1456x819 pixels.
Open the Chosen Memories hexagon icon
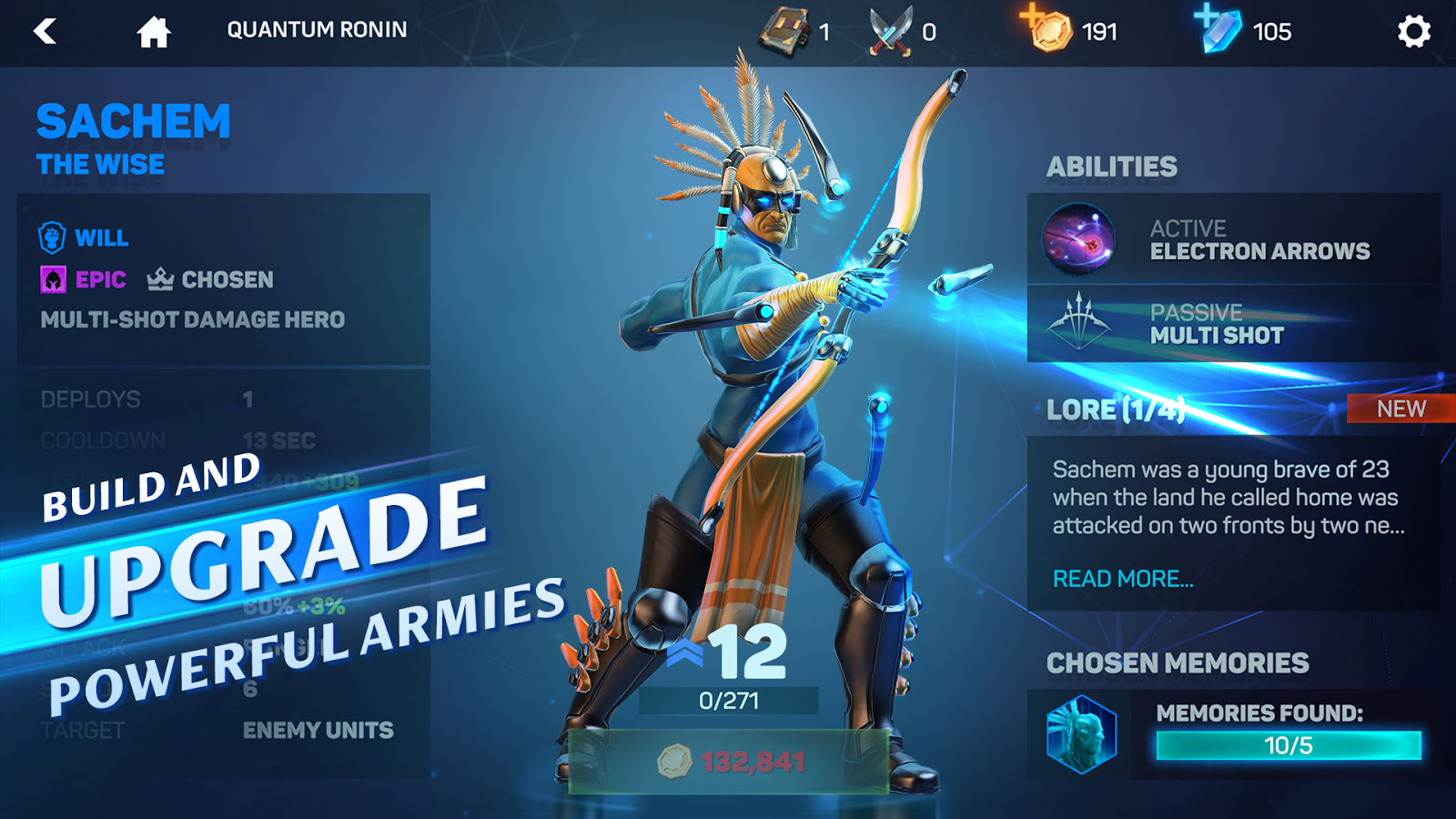coord(1081,733)
